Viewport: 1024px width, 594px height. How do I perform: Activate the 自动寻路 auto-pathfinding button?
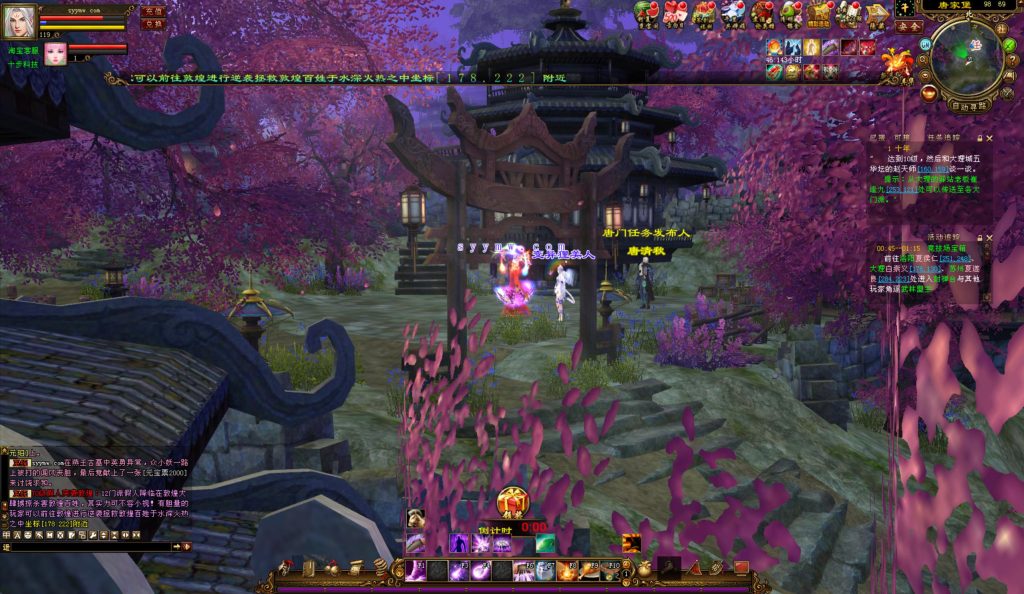click(969, 103)
